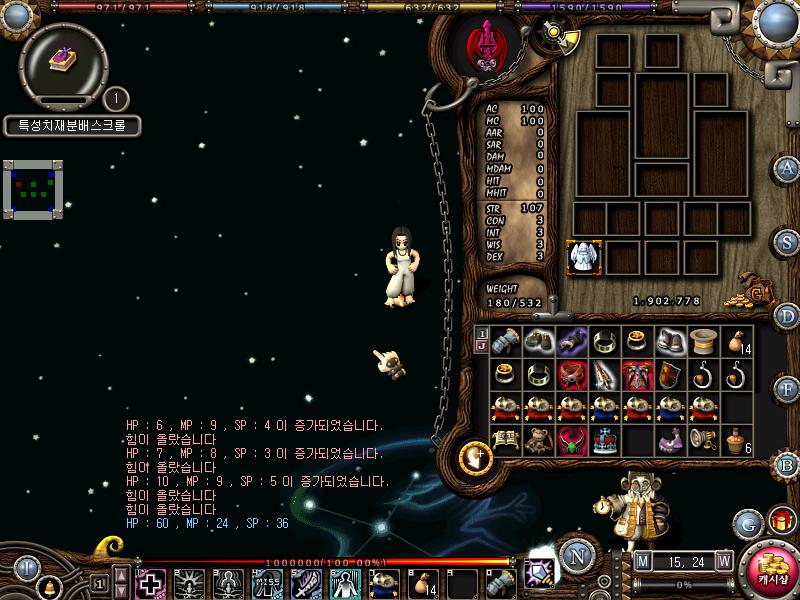Open the cash shop button
This screenshot has height=600, width=800.
click(771, 572)
